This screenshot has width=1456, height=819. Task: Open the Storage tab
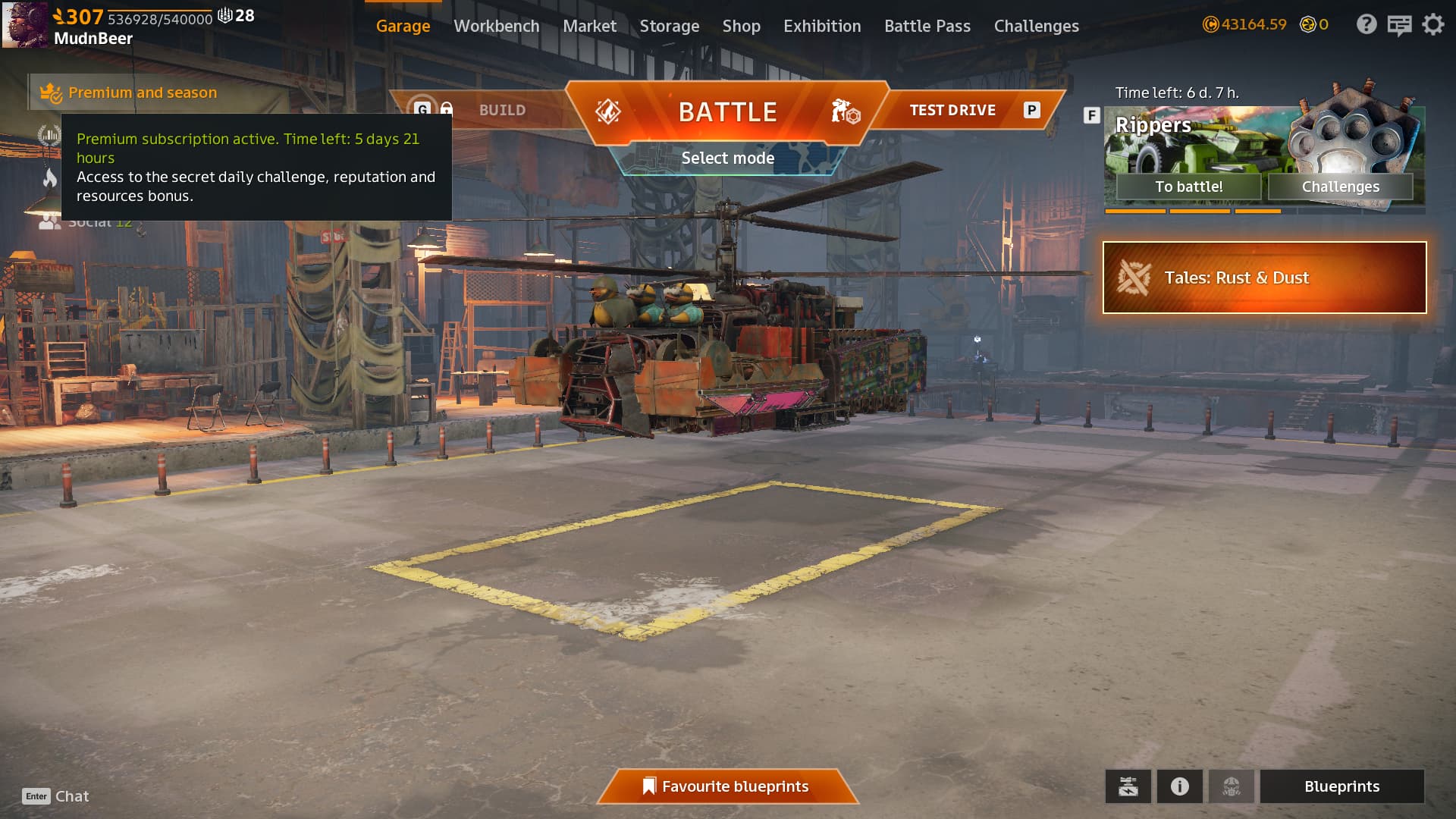tap(669, 26)
